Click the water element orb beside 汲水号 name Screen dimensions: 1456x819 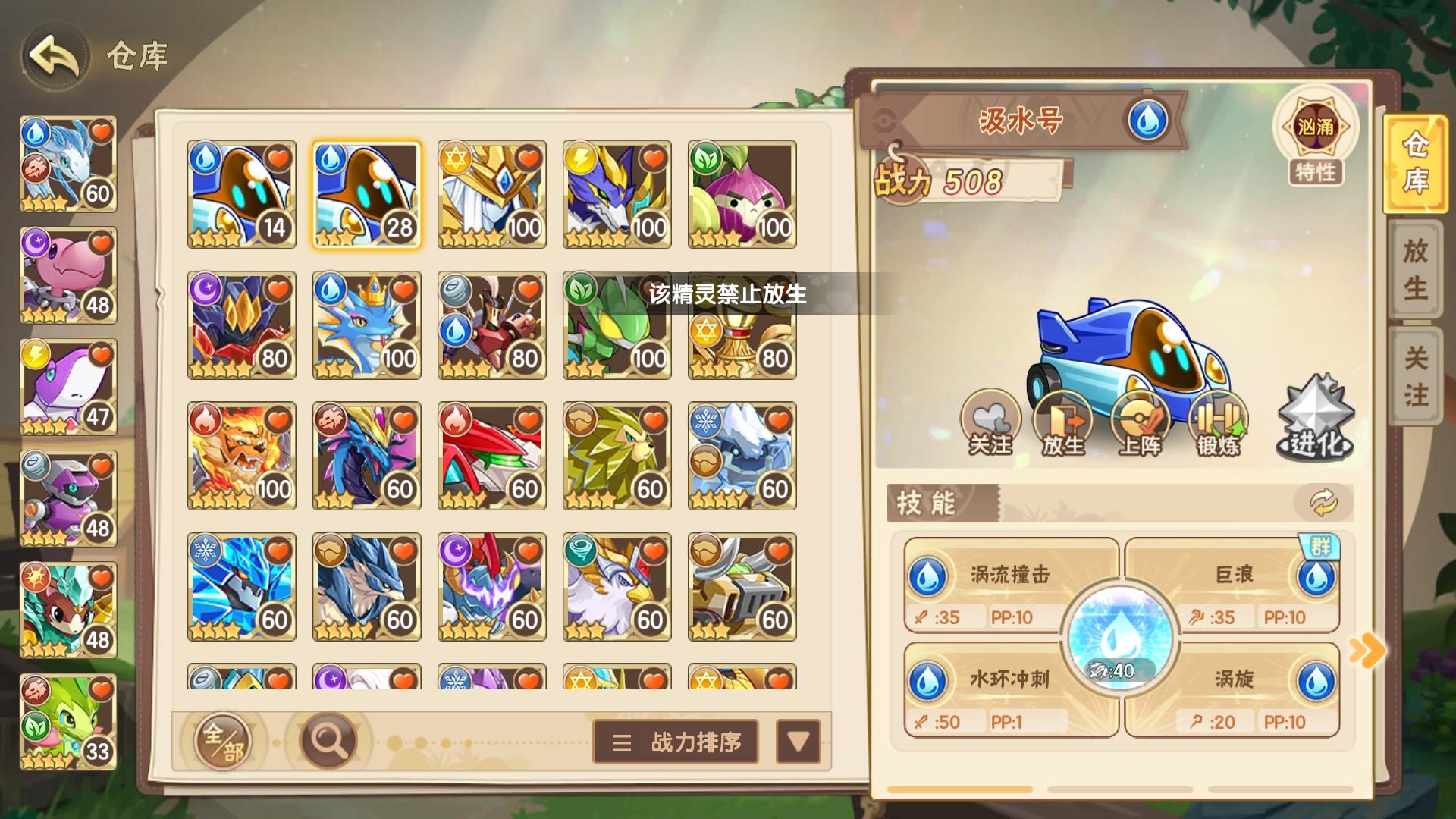[1150, 119]
